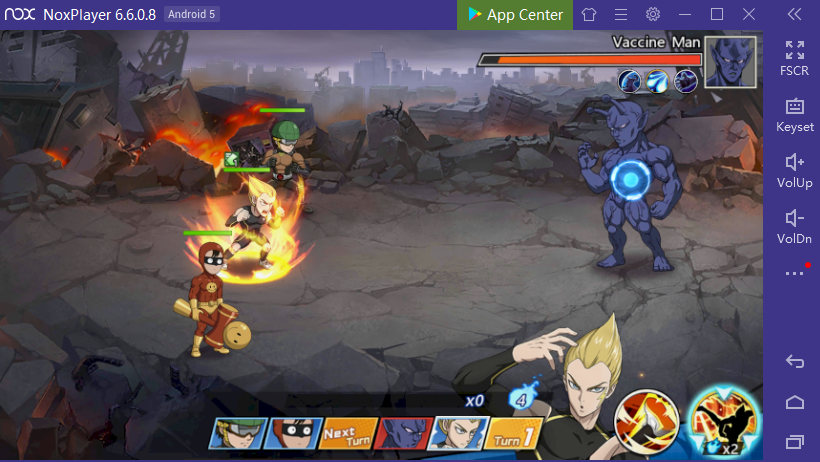Lower volume with the VolDn button
The width and height of the screenshot is (820, 462).
(795, 225)
